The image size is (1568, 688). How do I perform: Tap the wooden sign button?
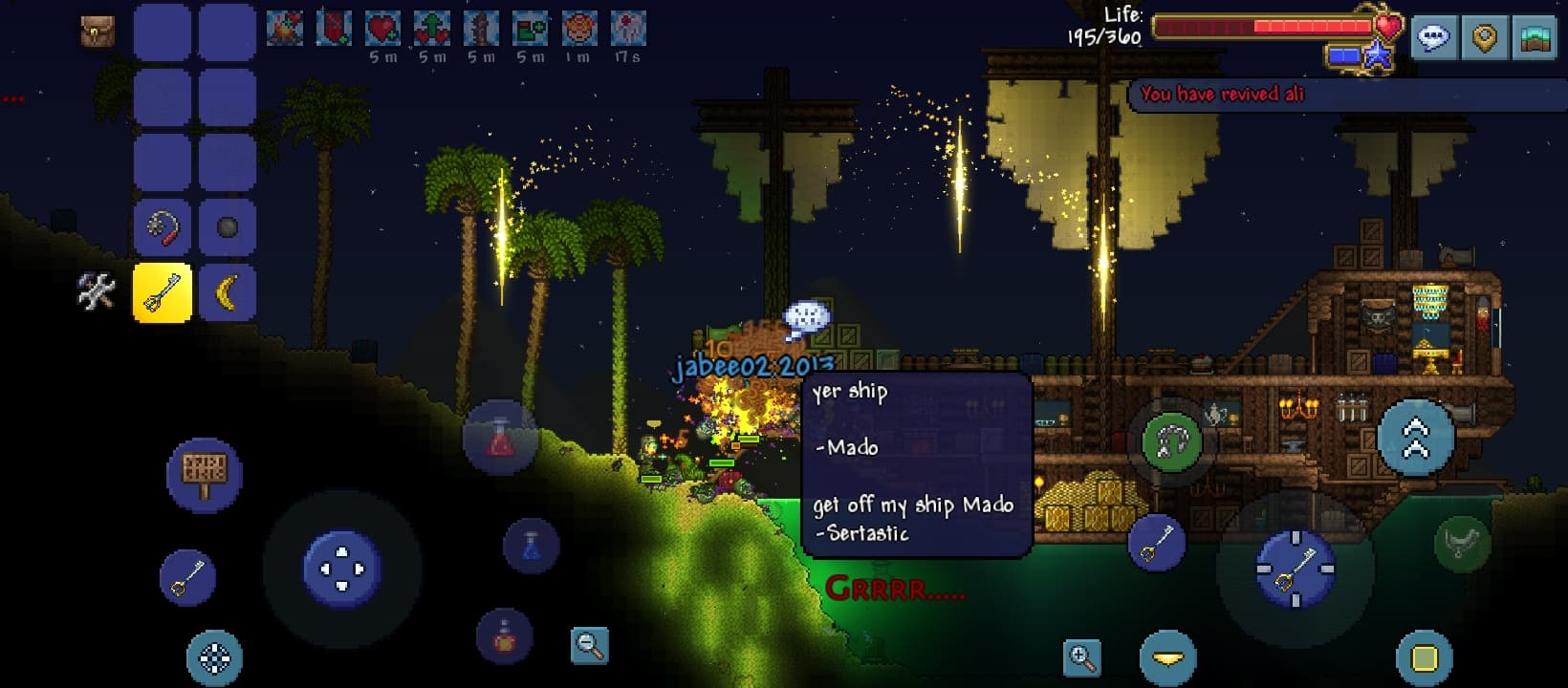coord(204,473)
